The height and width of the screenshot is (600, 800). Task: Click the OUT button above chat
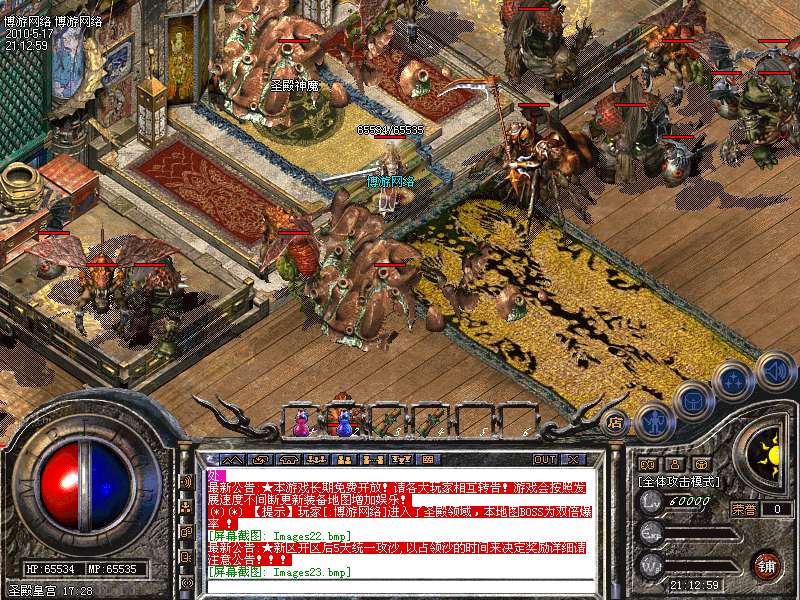[544, 459]
